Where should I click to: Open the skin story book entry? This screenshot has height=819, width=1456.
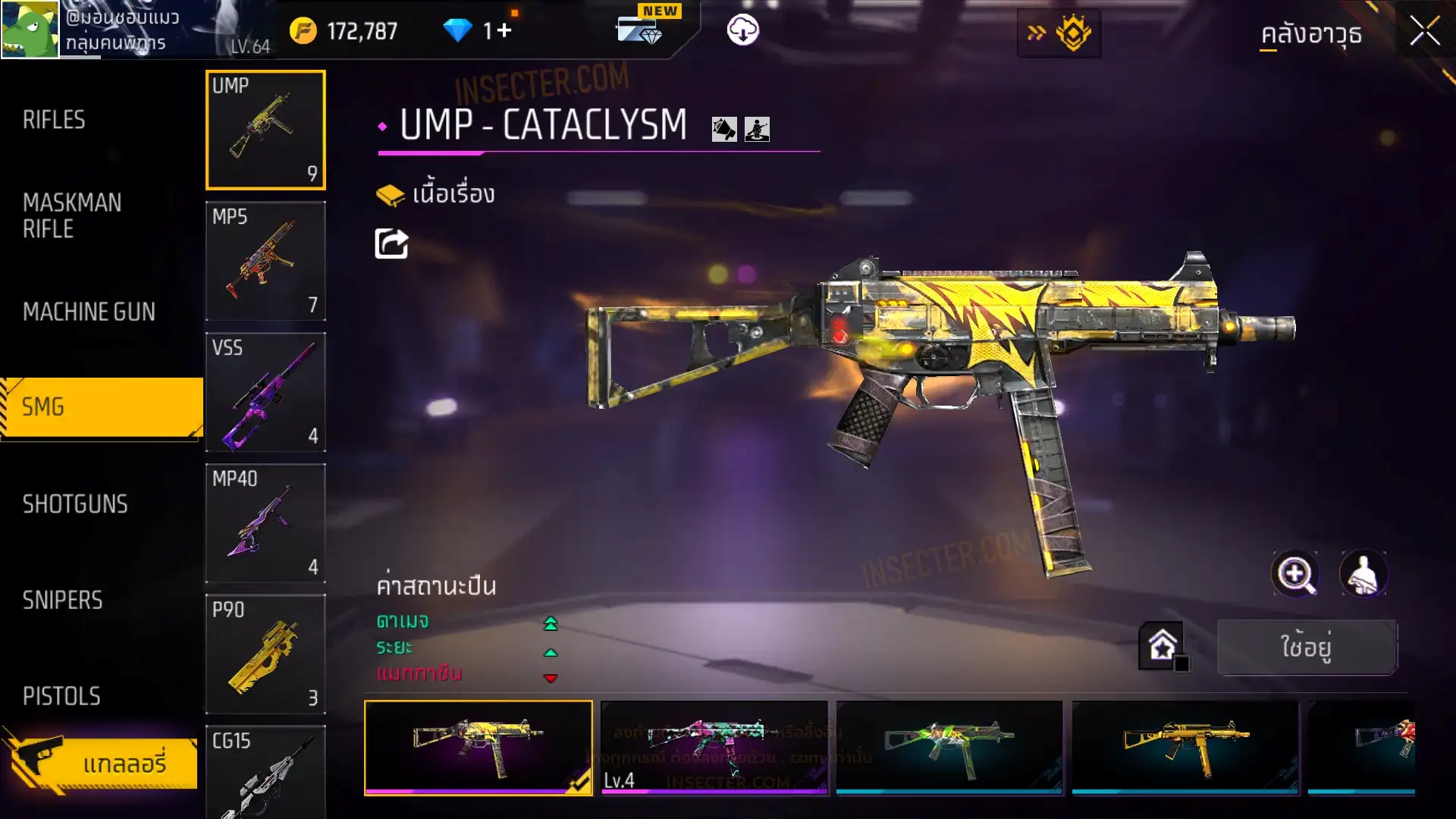pos(436,195)
